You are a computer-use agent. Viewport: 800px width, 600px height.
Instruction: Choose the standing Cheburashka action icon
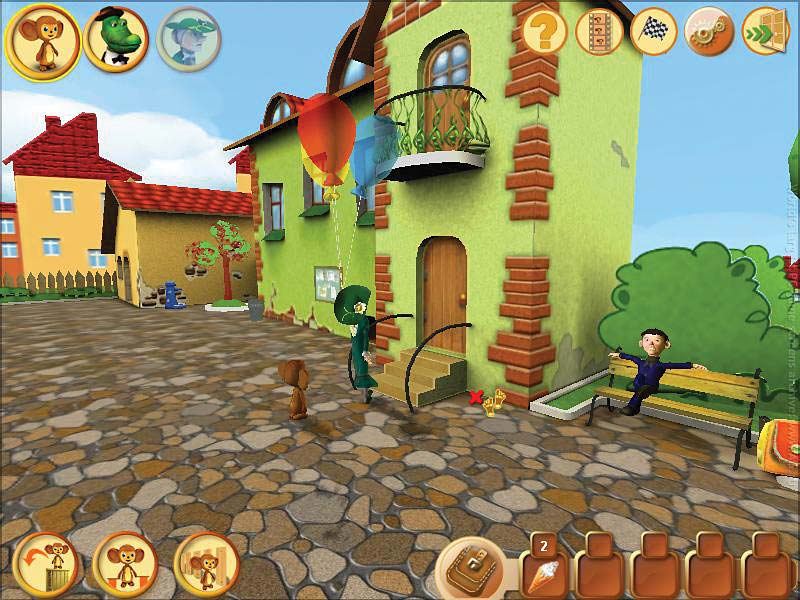126,565
